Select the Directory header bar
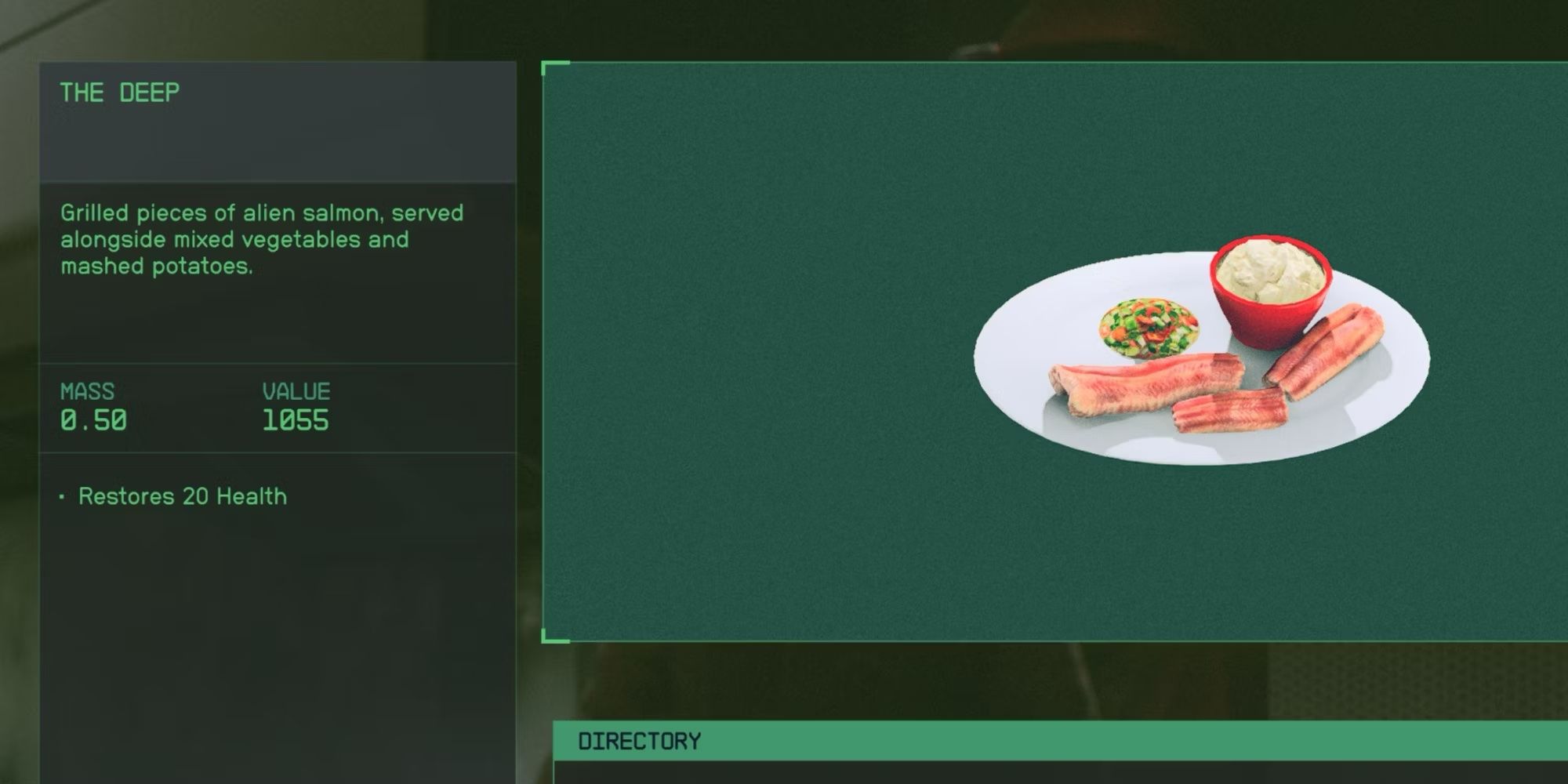The height and width of the screenshot is (784, 1568). point(1058,741)
